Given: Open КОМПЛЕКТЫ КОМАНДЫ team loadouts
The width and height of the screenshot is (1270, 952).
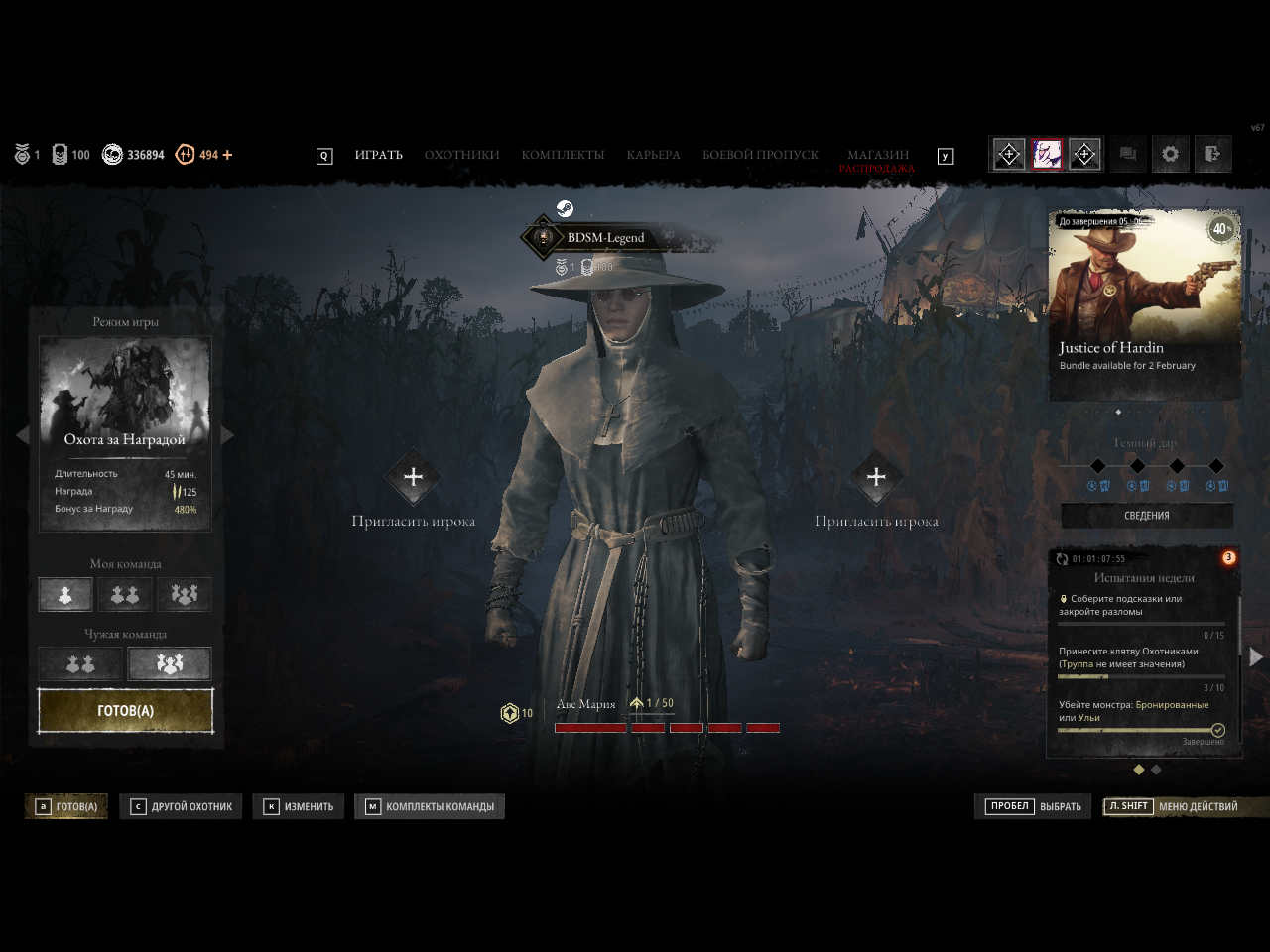Looking at the screenshot, I should (430, 806).
